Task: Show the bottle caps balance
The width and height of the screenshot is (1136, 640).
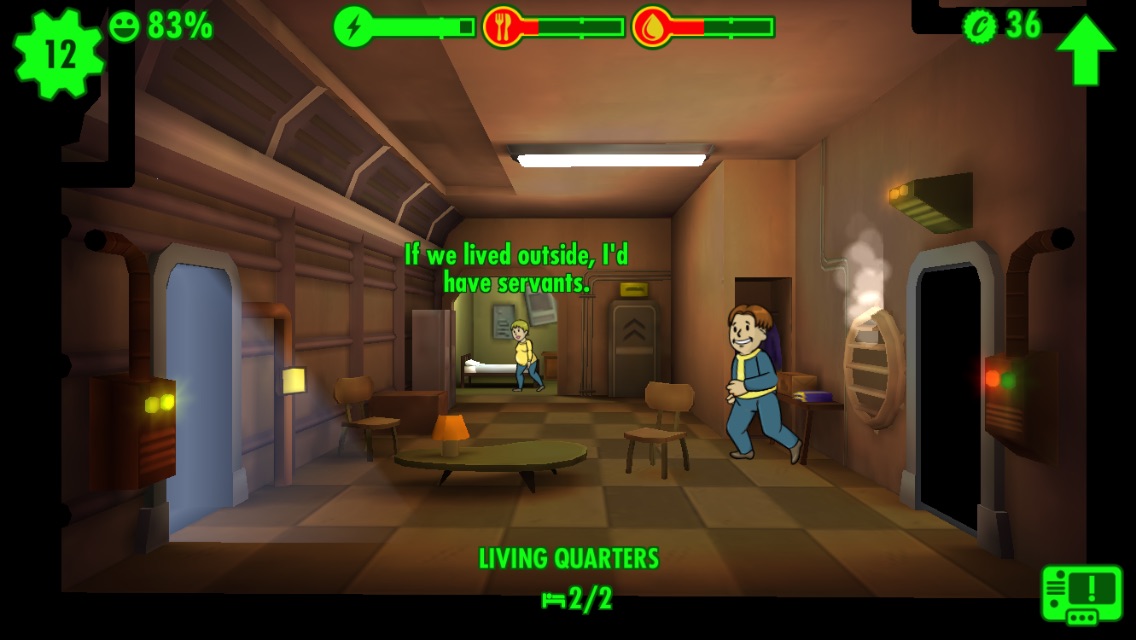Action: pos(1003,25)
